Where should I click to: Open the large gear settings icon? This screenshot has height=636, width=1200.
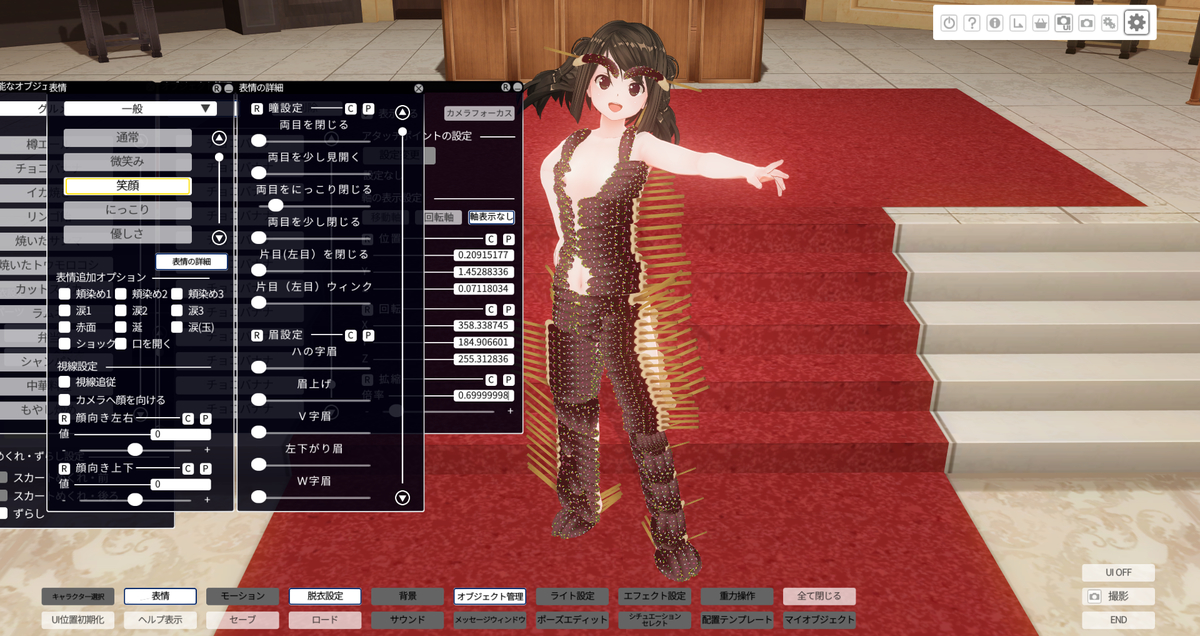click(1136, 23)
